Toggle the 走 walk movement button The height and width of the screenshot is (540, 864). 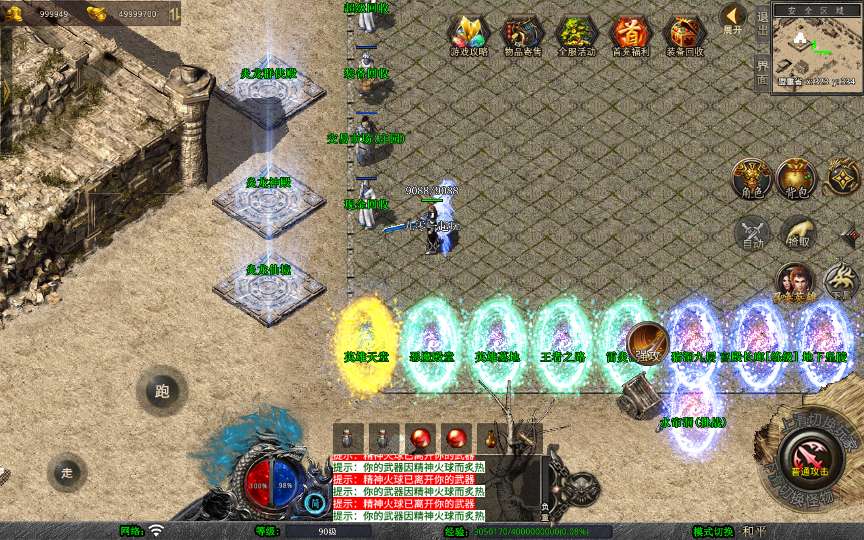click(67, 472)
